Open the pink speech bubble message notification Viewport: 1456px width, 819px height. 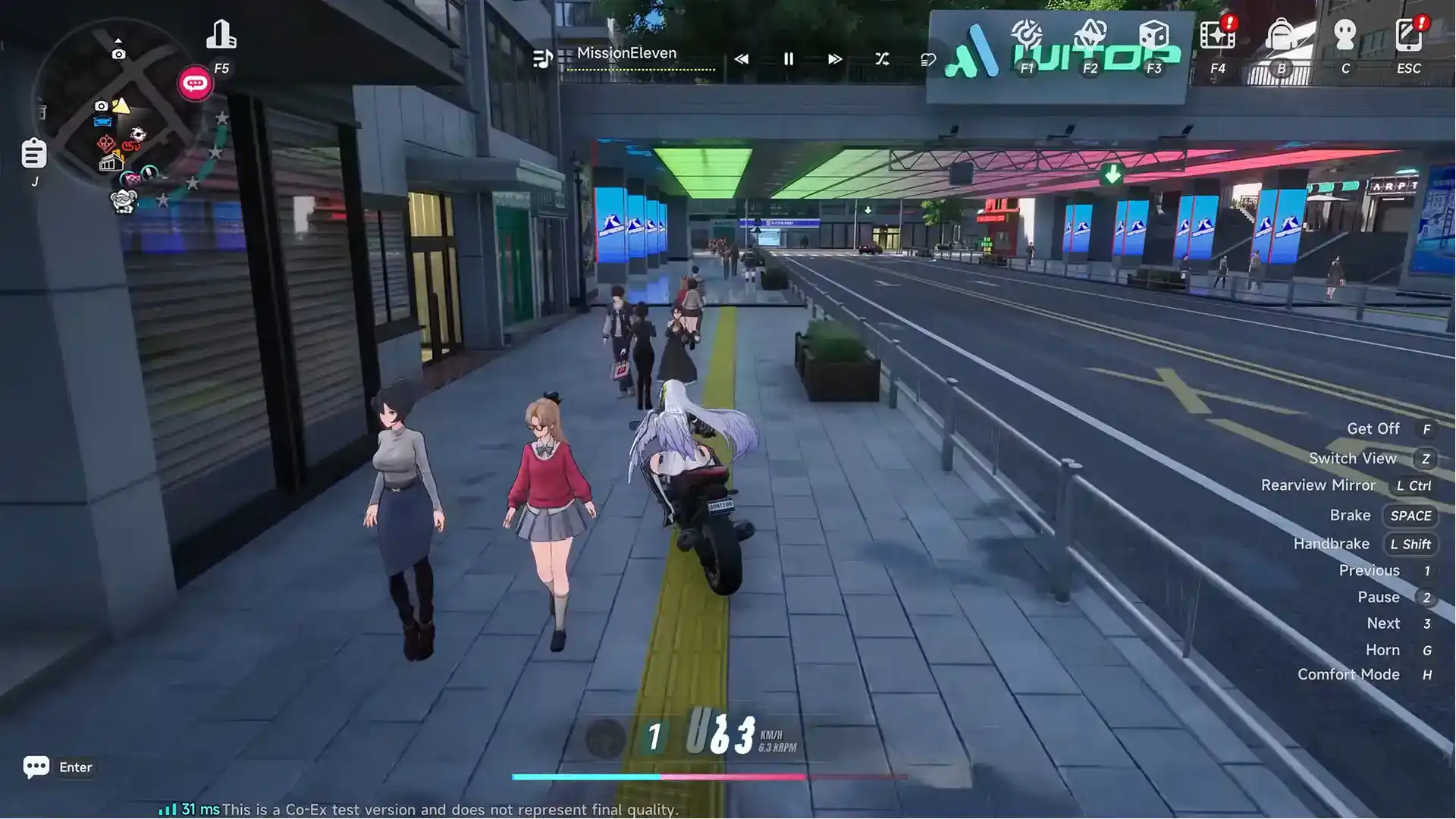pos(195,83)
